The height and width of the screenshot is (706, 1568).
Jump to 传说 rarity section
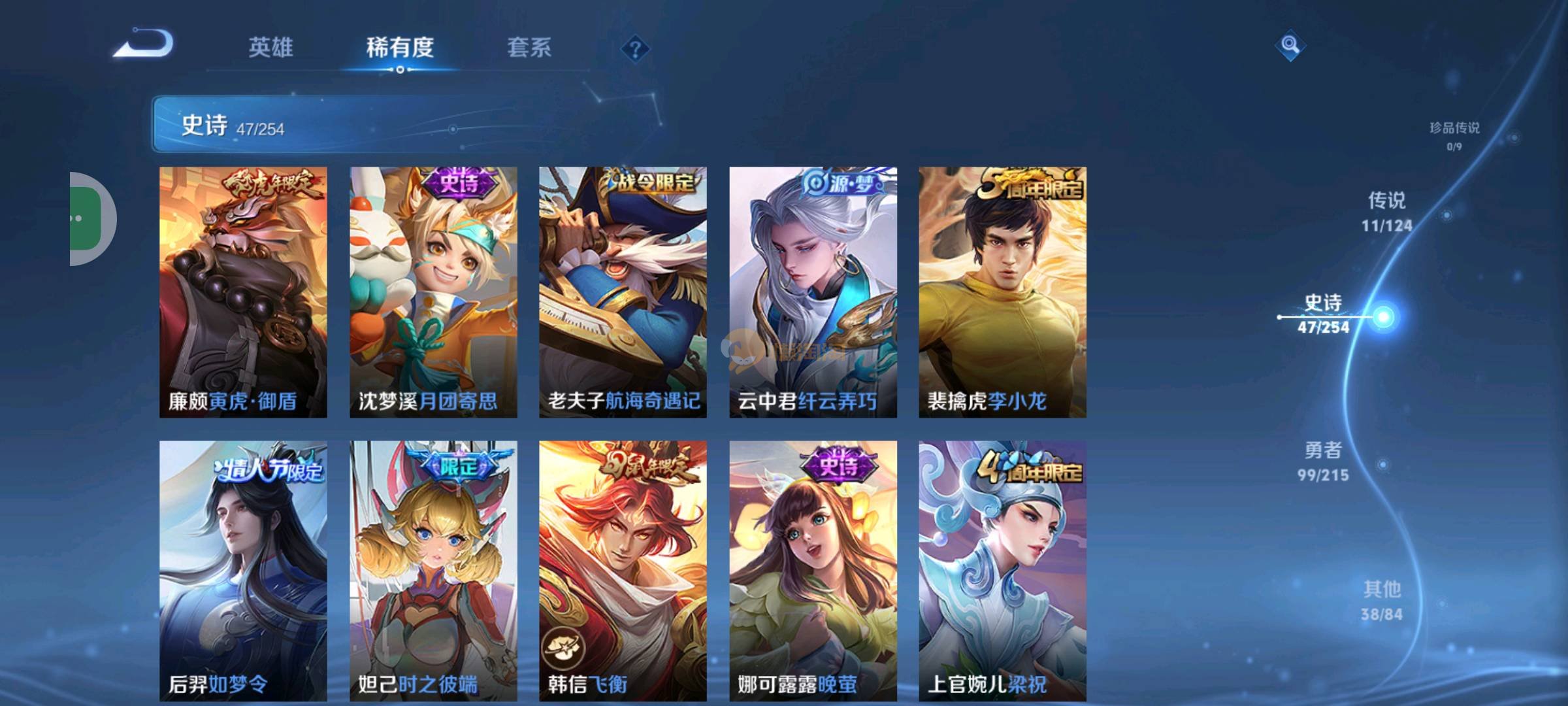tap(1386, 211)
